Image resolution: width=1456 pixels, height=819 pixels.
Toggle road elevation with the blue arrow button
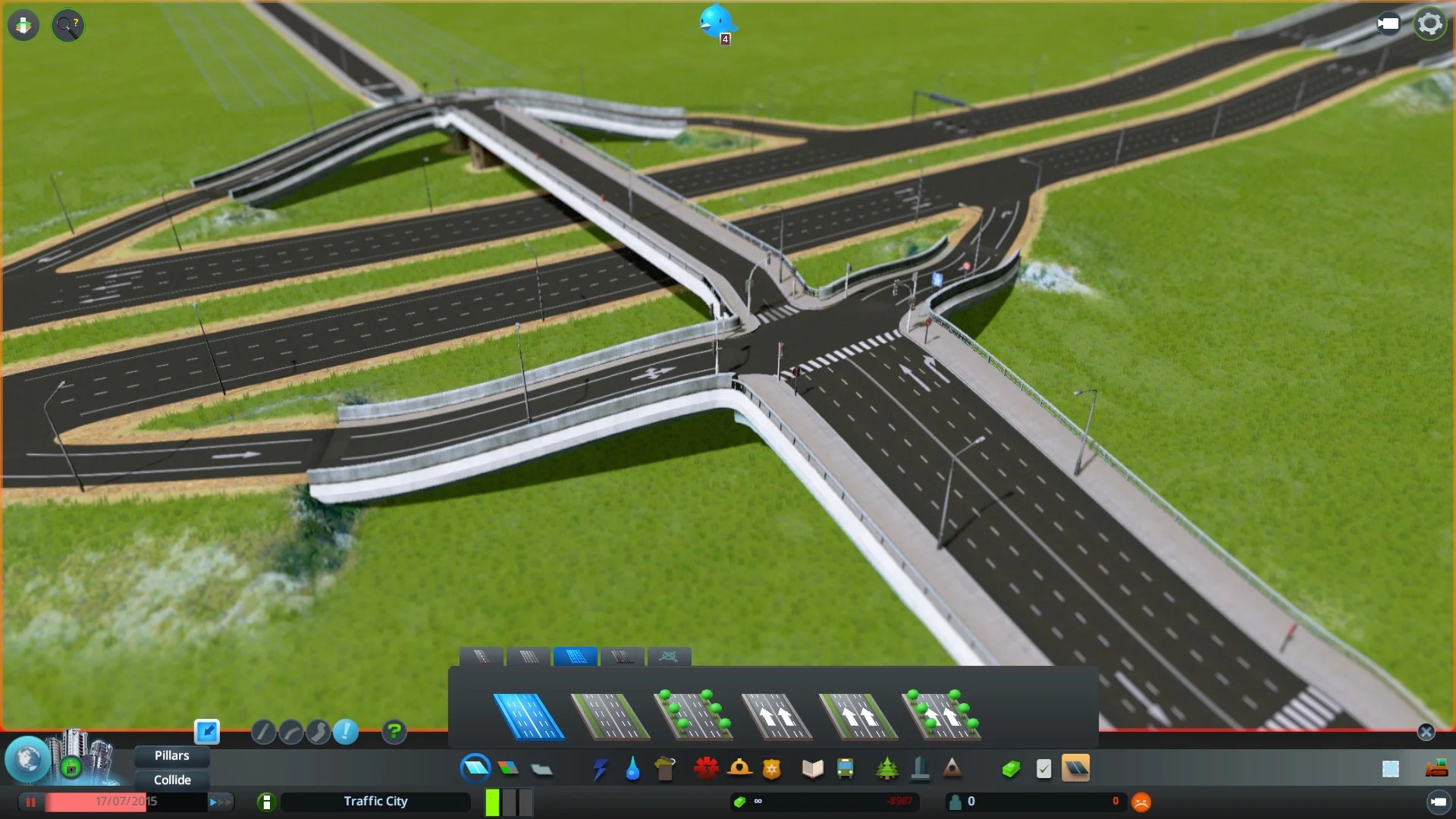pos(206,731)
